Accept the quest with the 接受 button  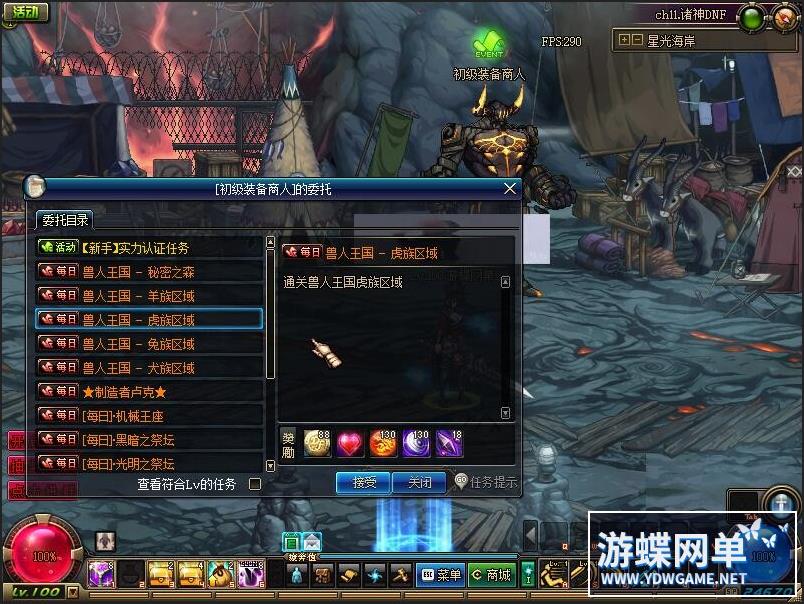[x=363, y=482]
